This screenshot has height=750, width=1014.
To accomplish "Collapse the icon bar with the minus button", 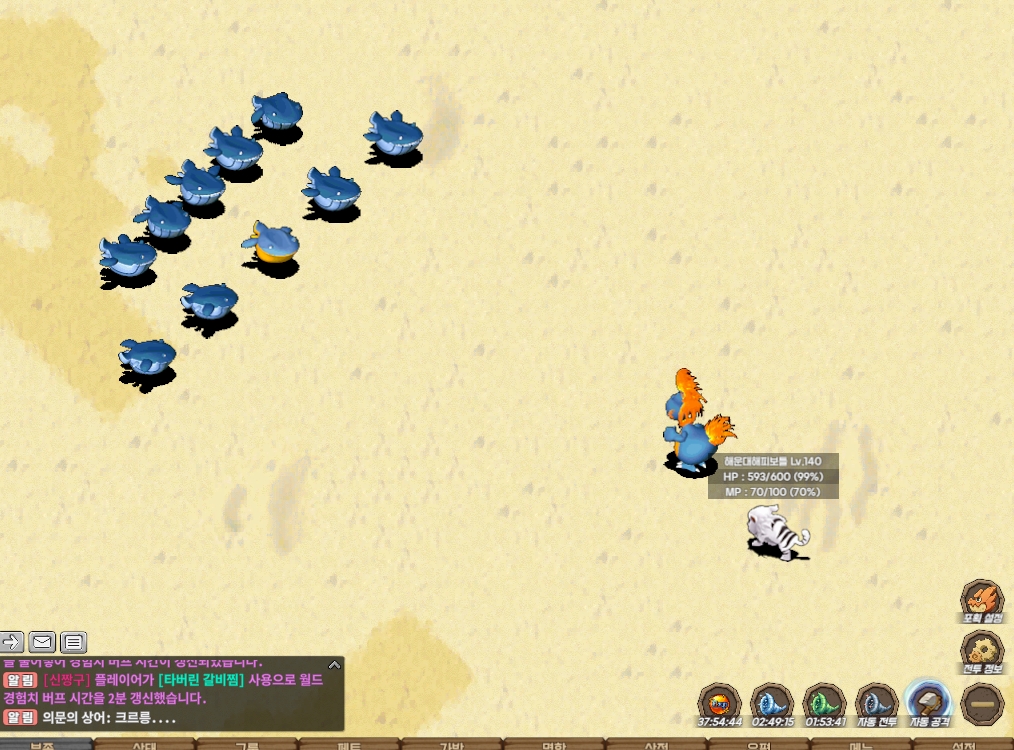I will point(981,704).
